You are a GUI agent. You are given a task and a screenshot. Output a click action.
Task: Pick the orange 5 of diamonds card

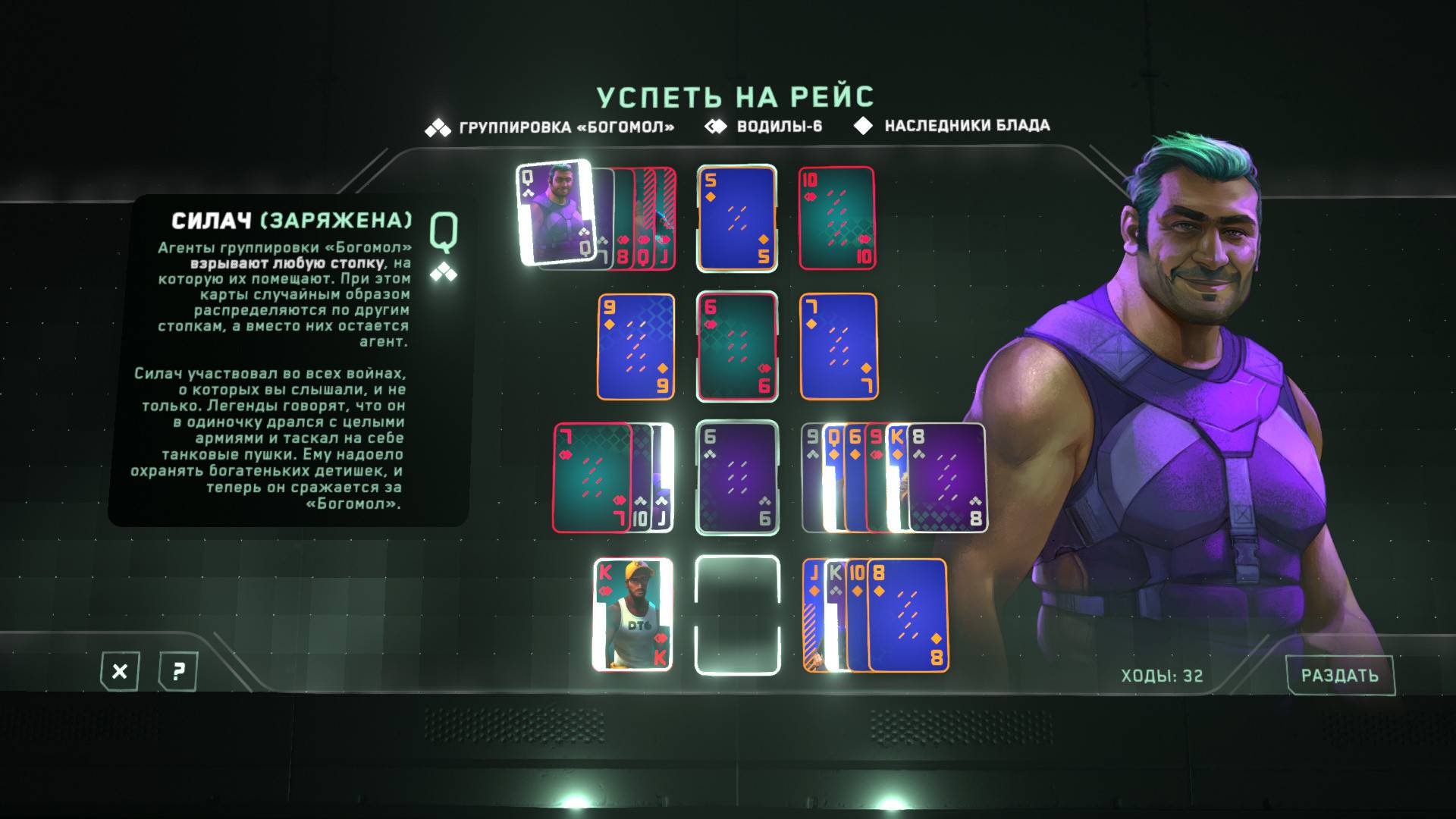pos(737,218)
